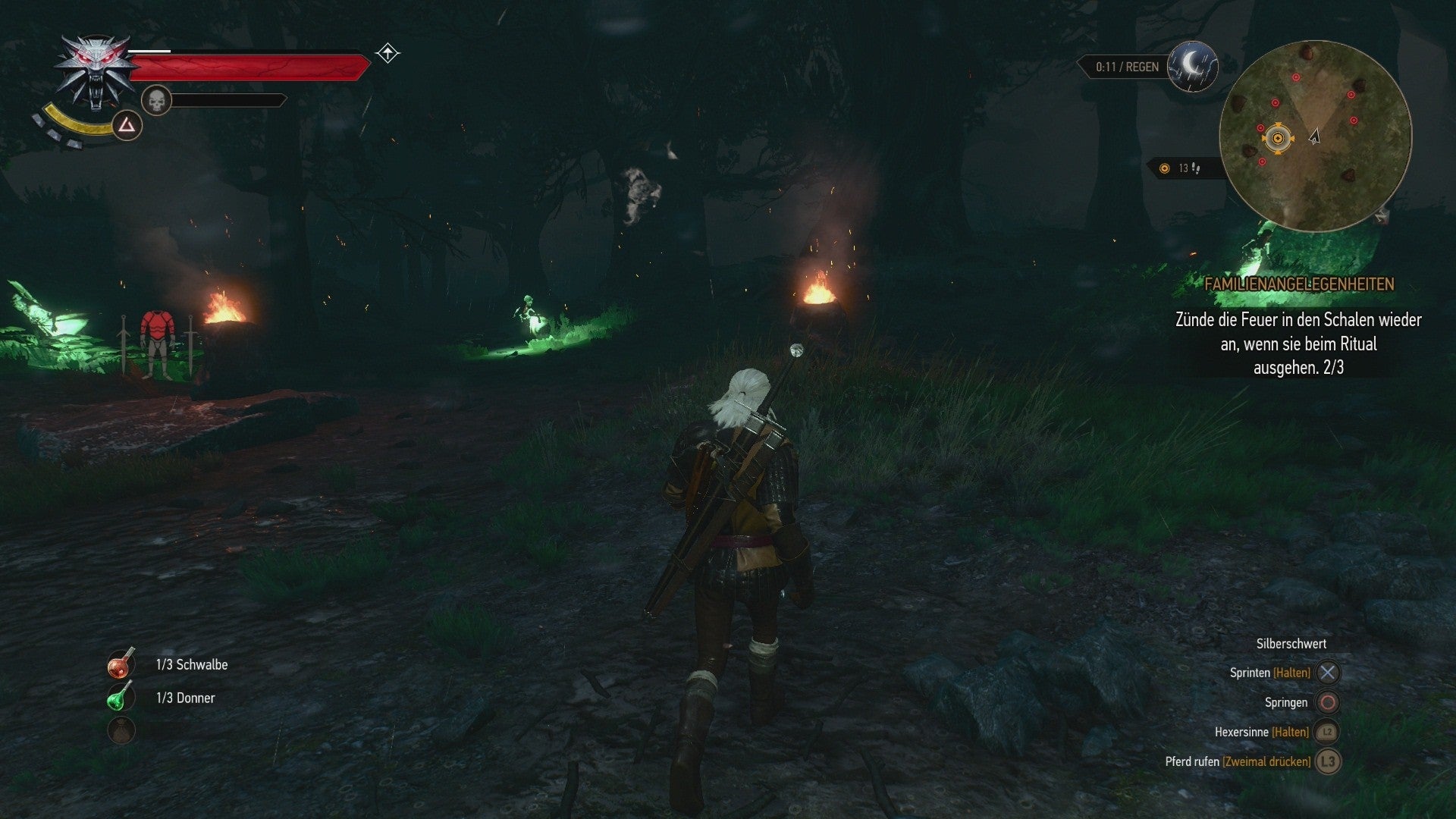Select the yellow quest marker on minimap
The height and width of the screenshot is (819, 1456).
[1278, 138]
